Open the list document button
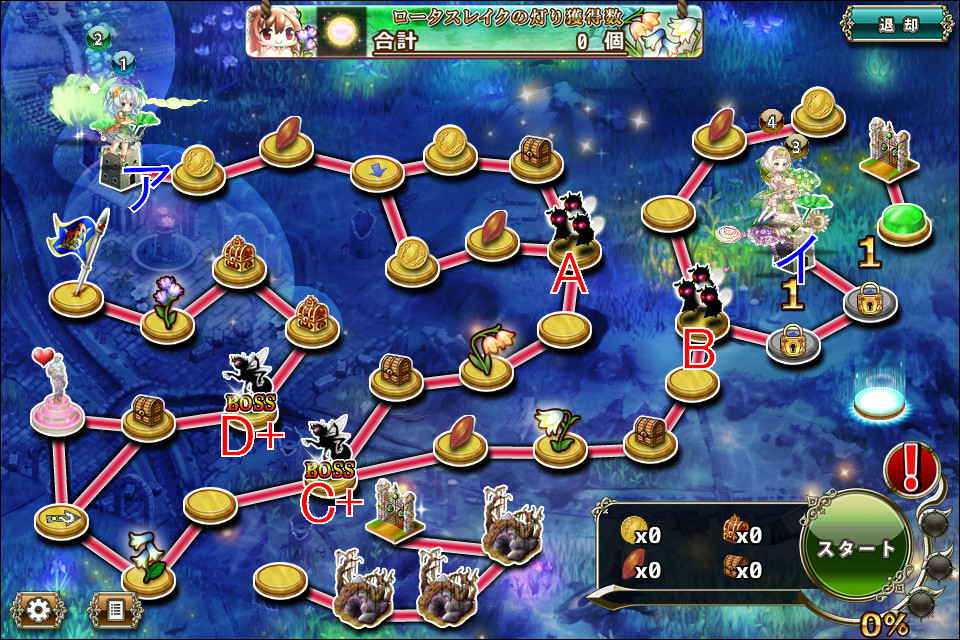Viewport: 960px width, 640px height. (114, 608)
